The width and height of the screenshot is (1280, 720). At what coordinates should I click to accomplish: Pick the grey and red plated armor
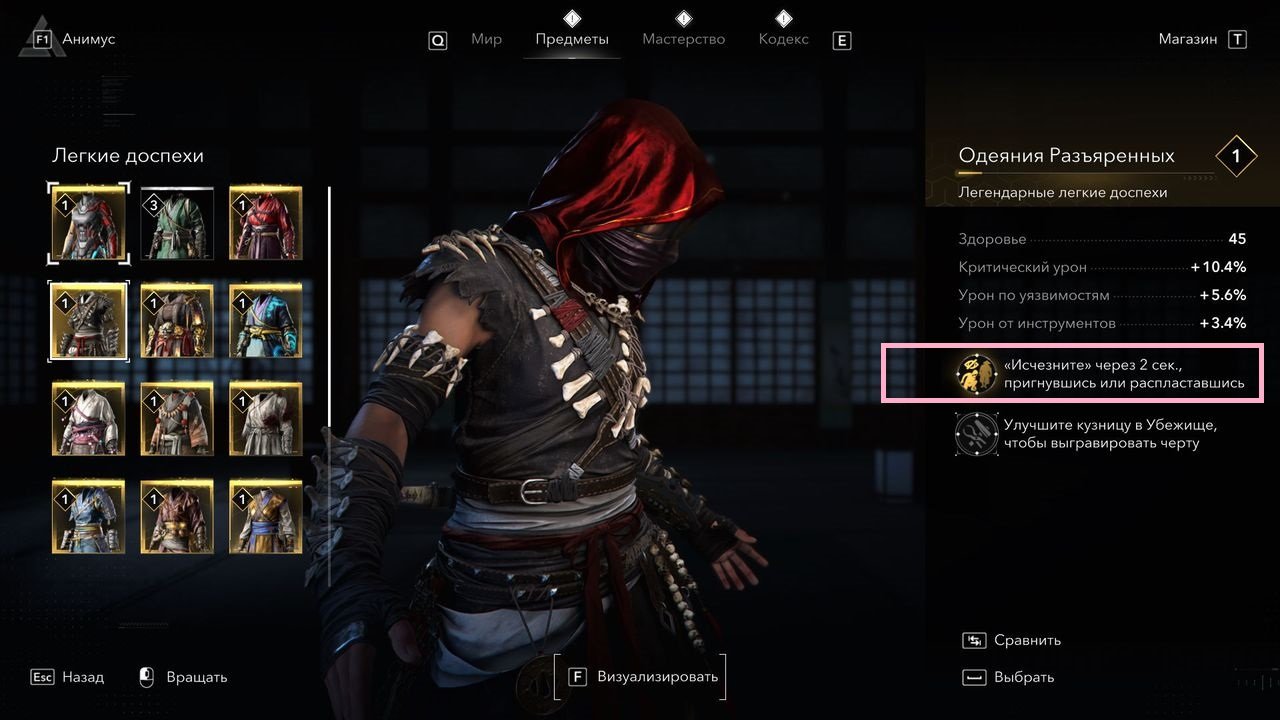89,223
